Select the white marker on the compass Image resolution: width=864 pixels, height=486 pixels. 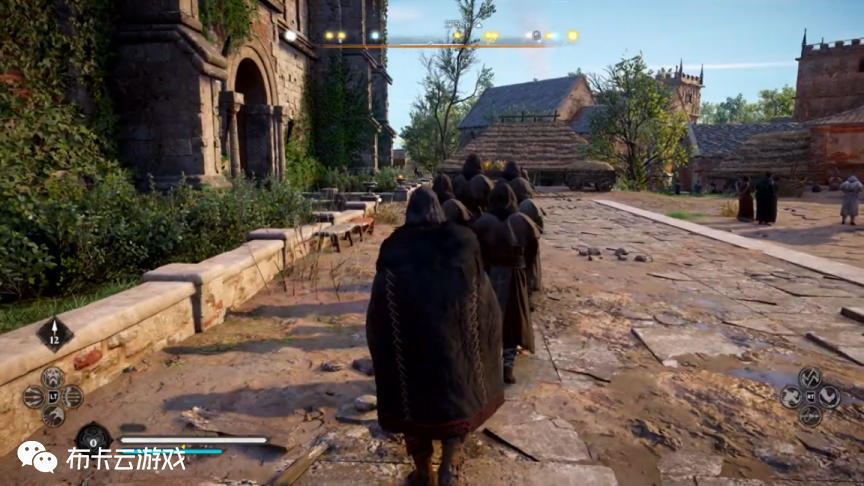(290, 36)
